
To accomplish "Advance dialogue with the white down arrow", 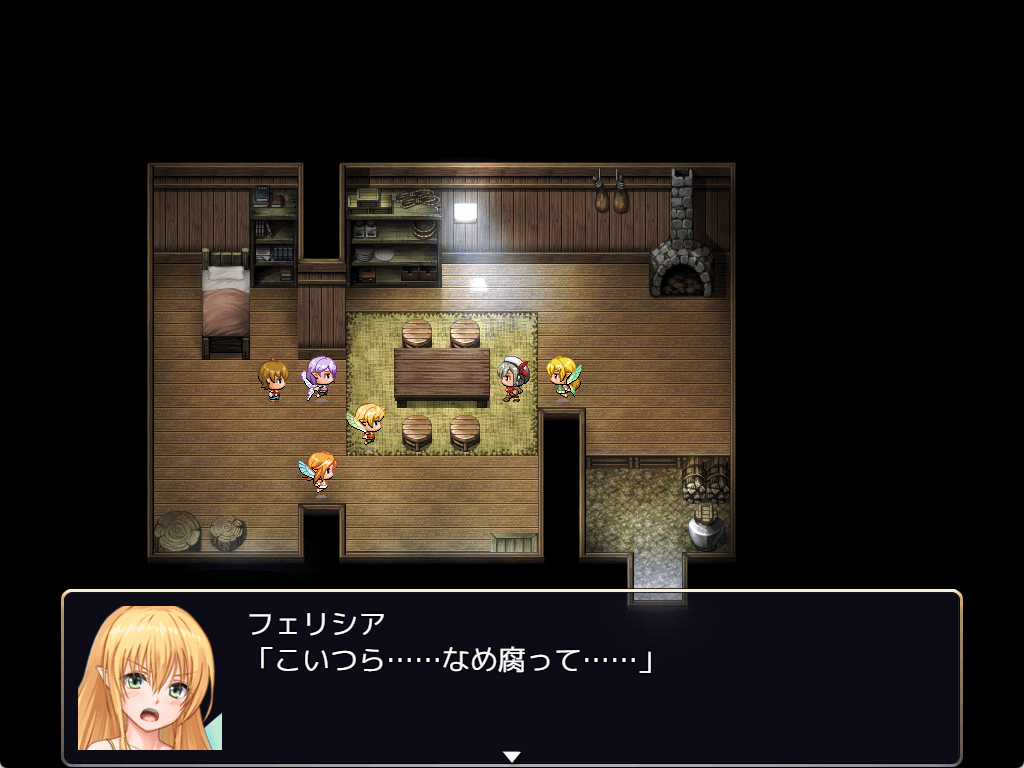I will [512, 756].
